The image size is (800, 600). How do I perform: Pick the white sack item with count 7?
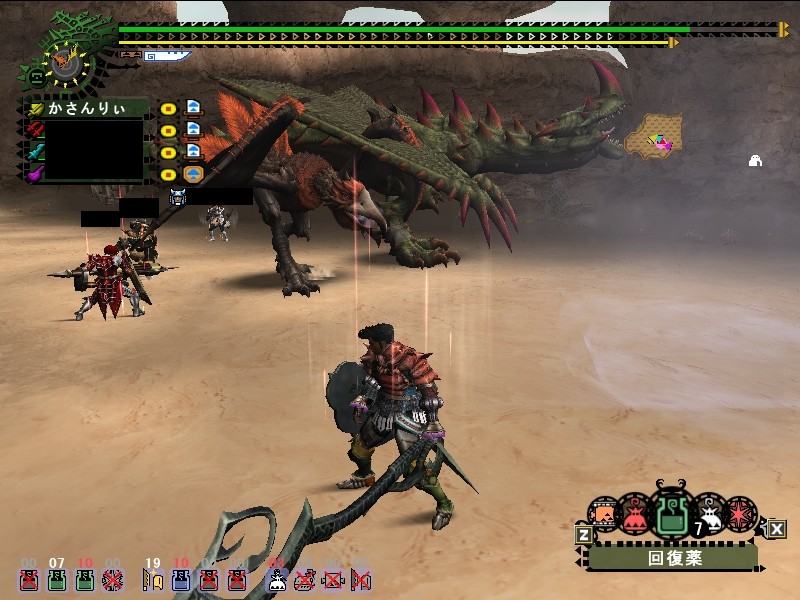pos(708,514)
